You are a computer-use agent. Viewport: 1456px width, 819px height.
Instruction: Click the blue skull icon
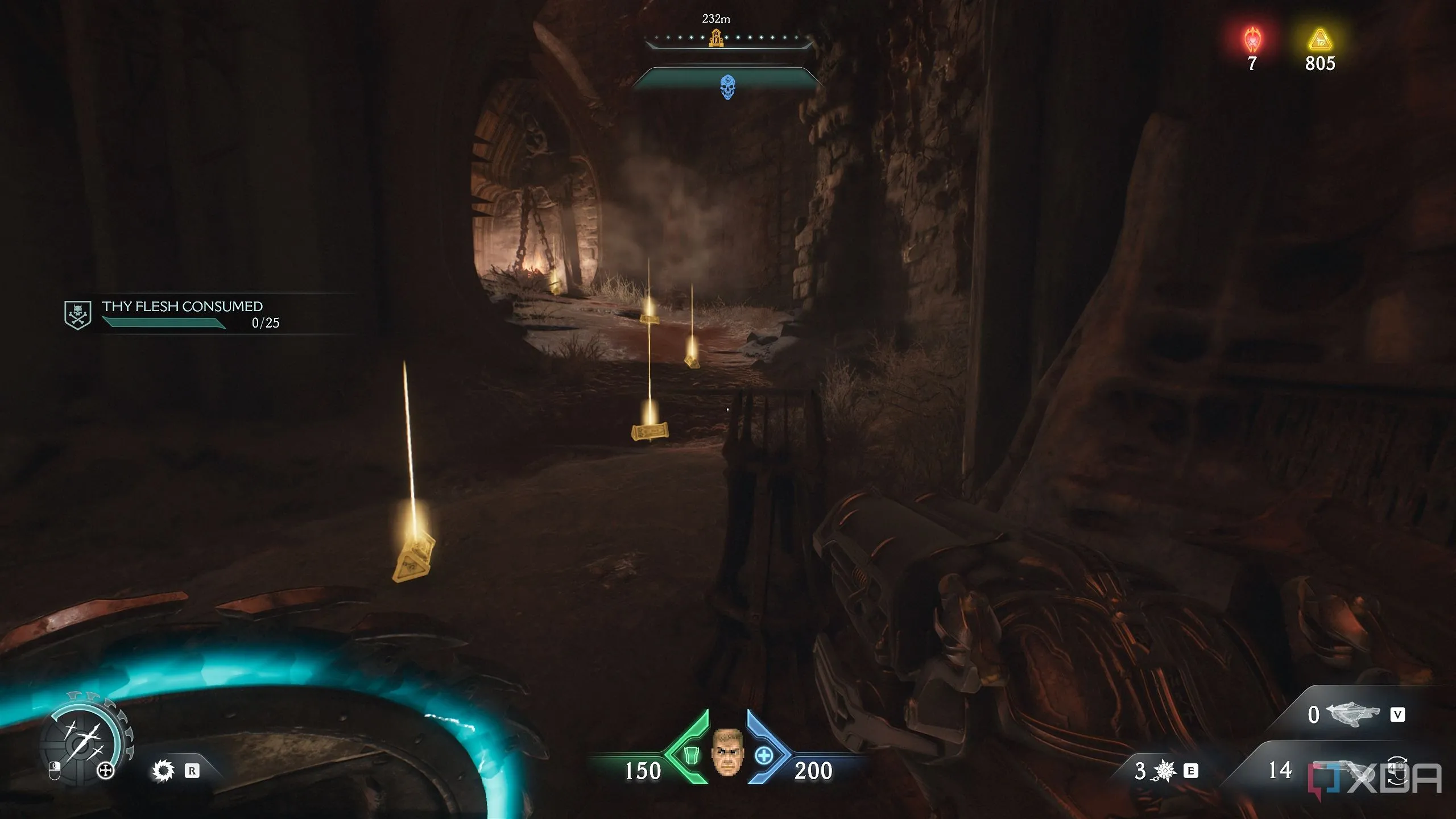727,88
